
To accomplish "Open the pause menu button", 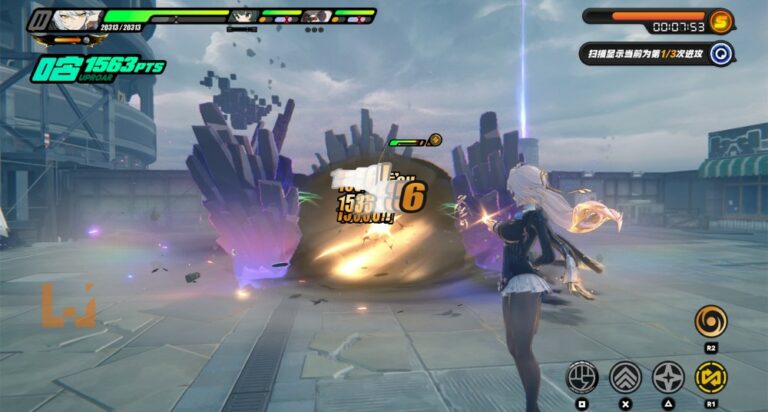I will point(41,19).
